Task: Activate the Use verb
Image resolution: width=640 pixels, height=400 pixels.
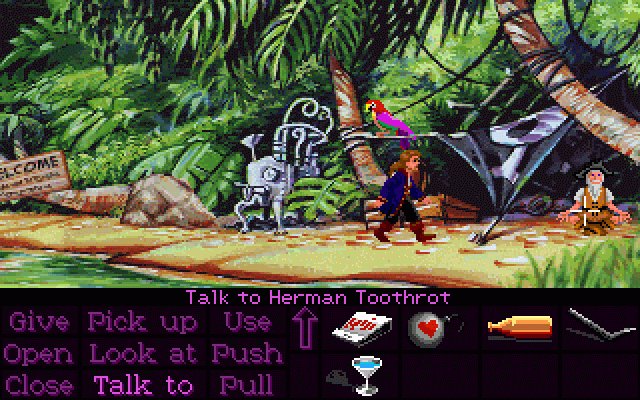Action: point(246,322)
